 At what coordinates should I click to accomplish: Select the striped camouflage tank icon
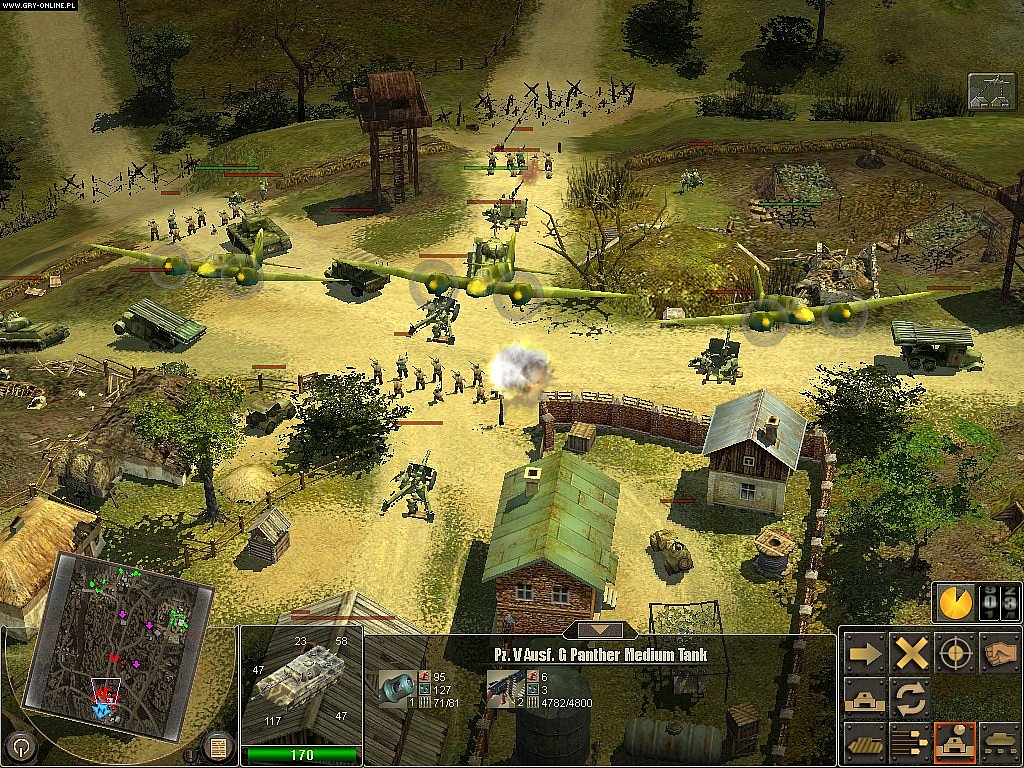pos(863,742)
